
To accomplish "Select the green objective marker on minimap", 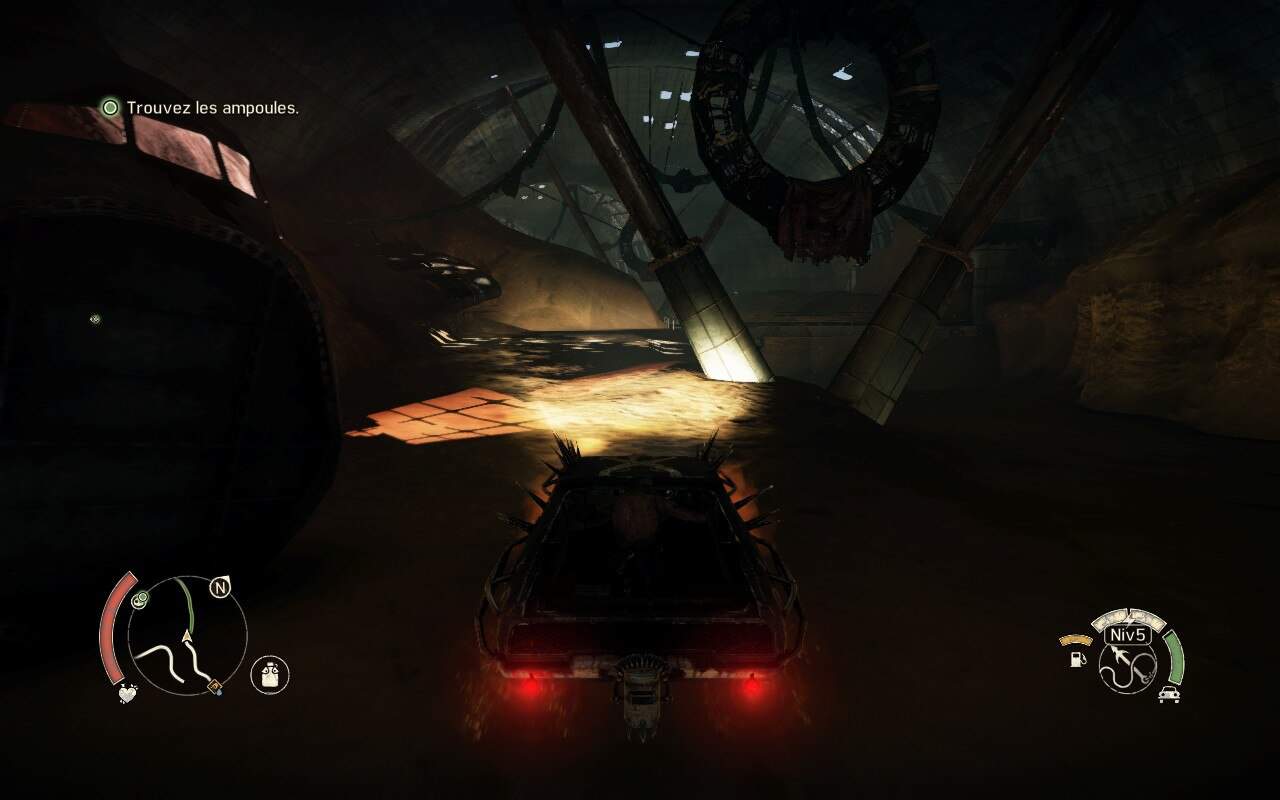I will (140, 599).
